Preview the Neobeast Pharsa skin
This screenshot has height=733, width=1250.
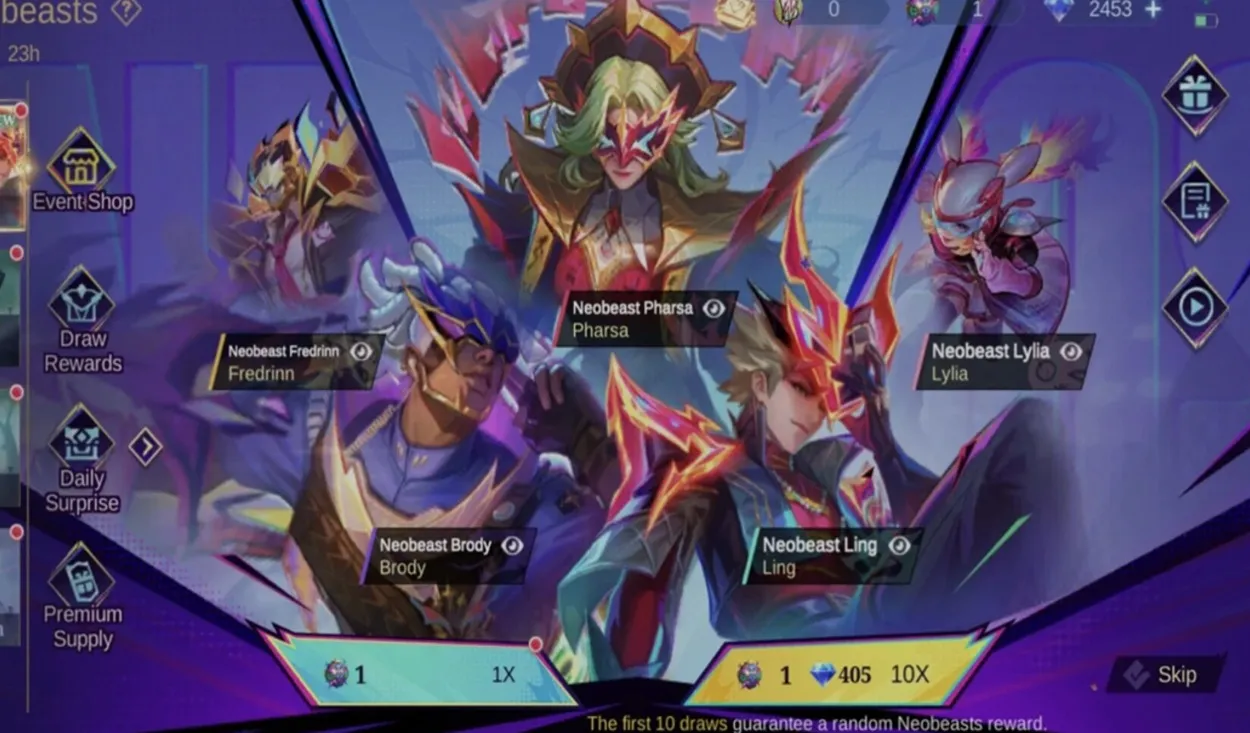pos(713,308)
